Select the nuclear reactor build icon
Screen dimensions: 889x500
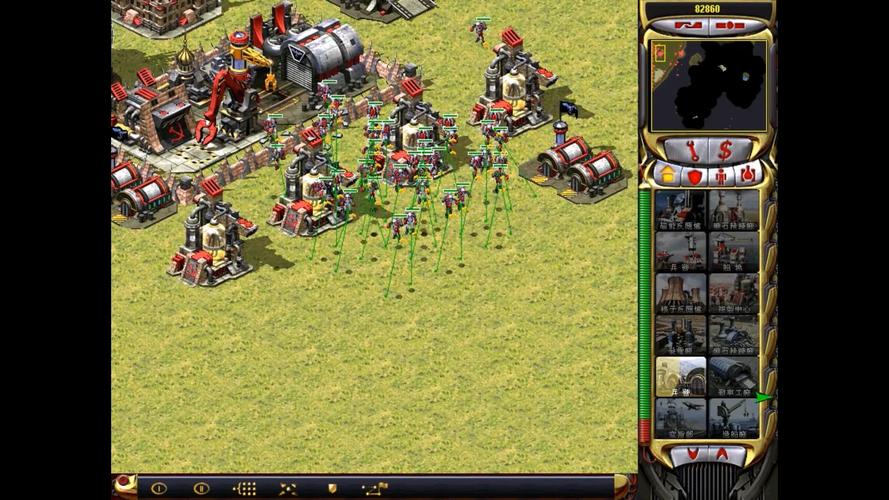point(681,293)
